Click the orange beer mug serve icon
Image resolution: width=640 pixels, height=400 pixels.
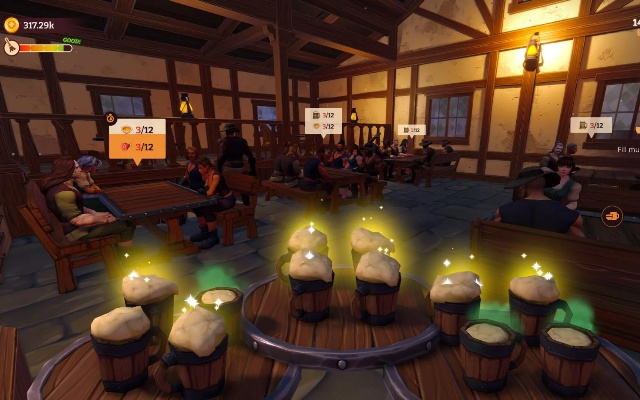[611, 214]
